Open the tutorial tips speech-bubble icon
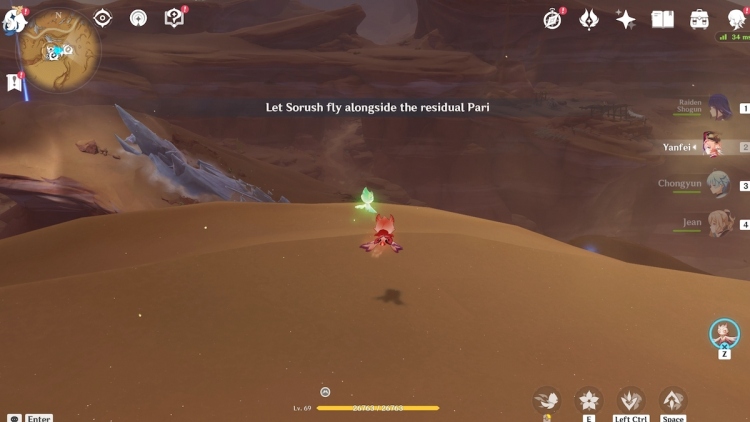The image size is (750, 422). click(174, 18)
